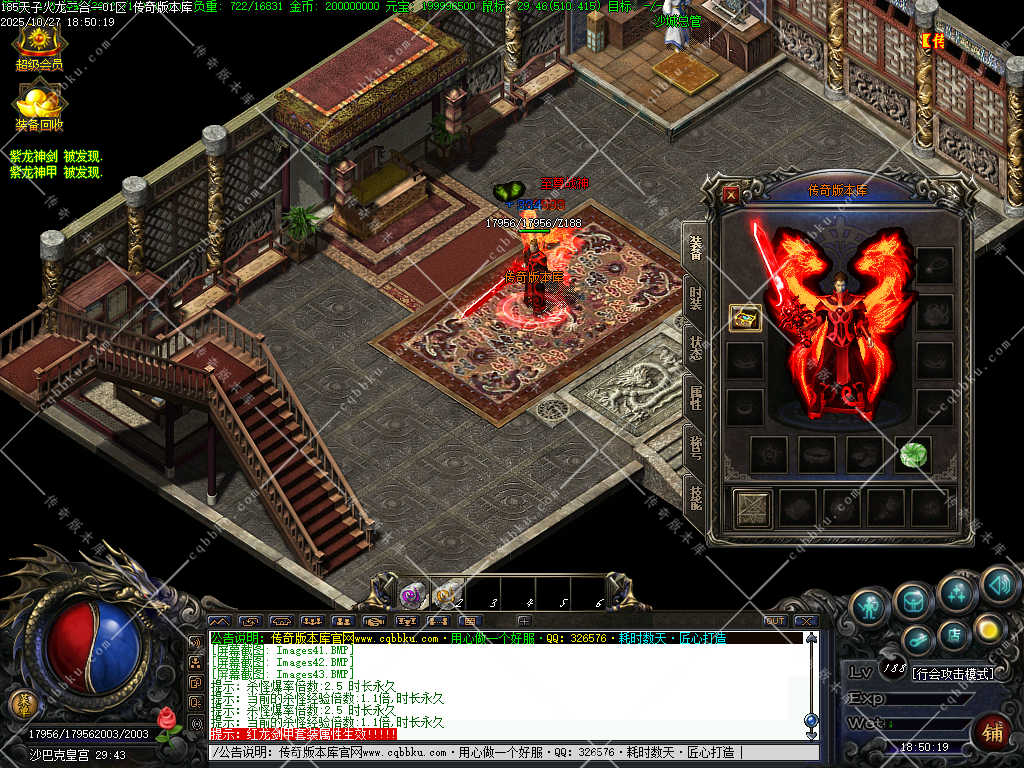Open the 装备回收 equipment recycling menu
The image size is (1024, 768).
pos(39,107)
